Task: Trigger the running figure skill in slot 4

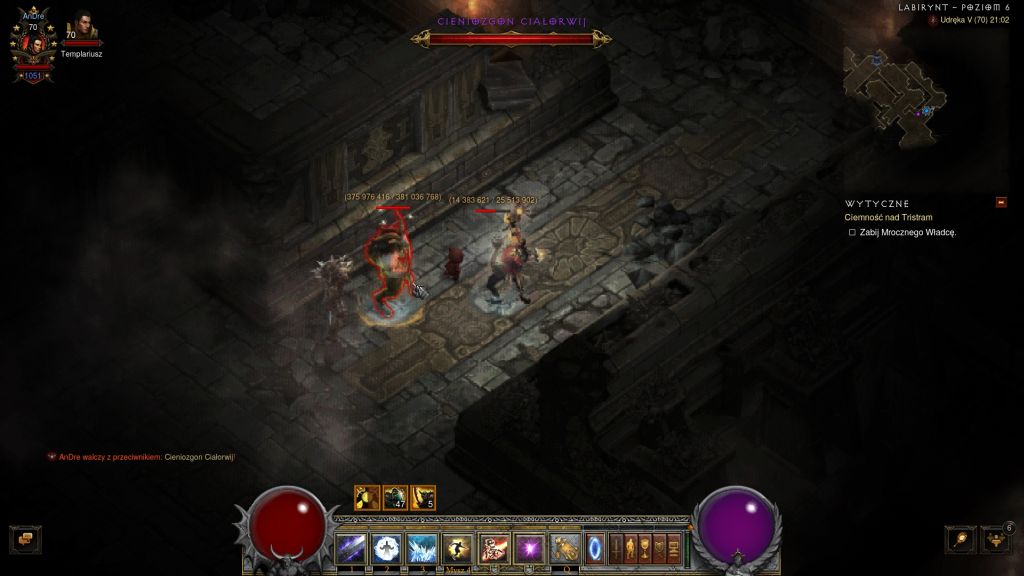Action: 457,547
